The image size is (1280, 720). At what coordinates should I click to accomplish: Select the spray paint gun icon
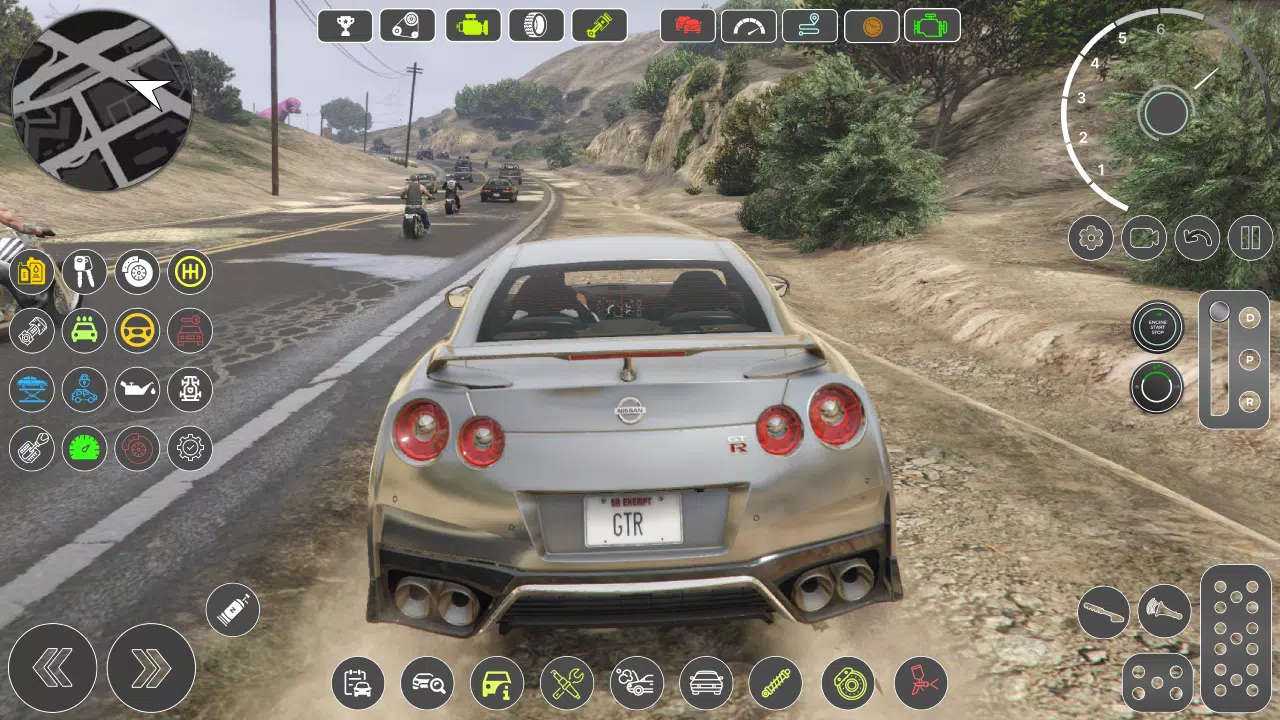coord(918,682)
